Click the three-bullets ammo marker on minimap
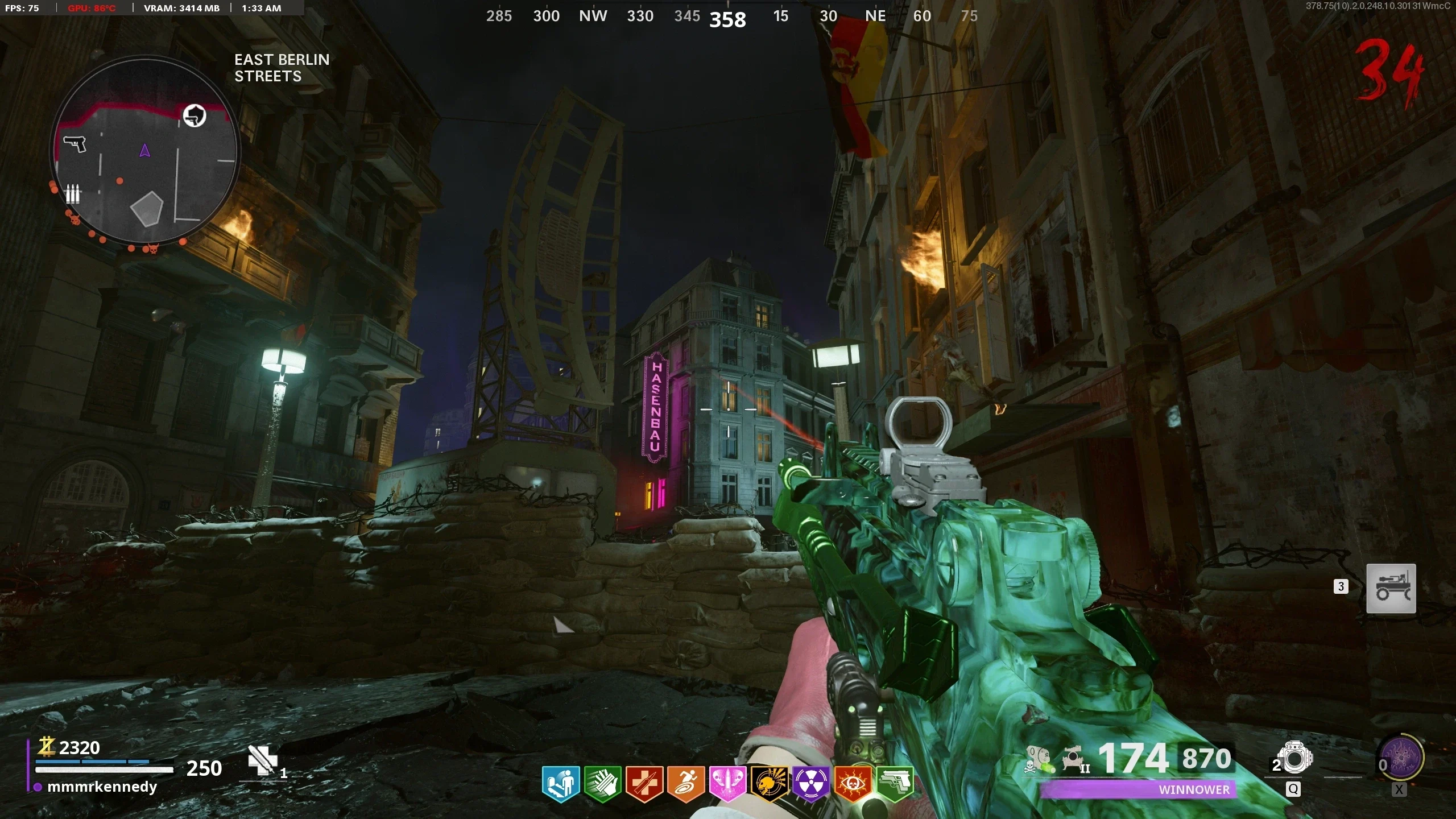The image size is (1456, 819). pos(72,194)
